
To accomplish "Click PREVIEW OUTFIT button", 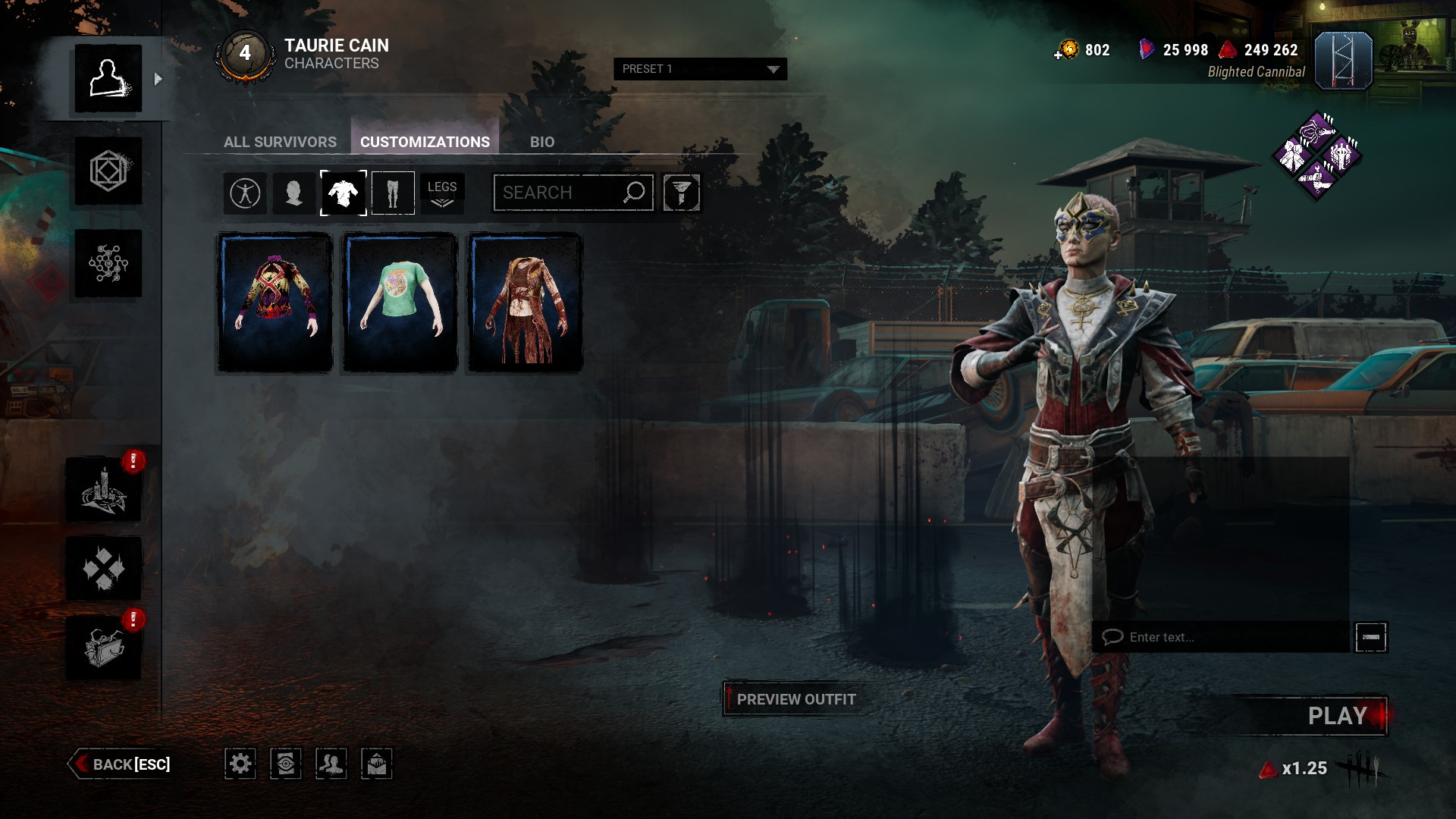I will coord(795,699).
